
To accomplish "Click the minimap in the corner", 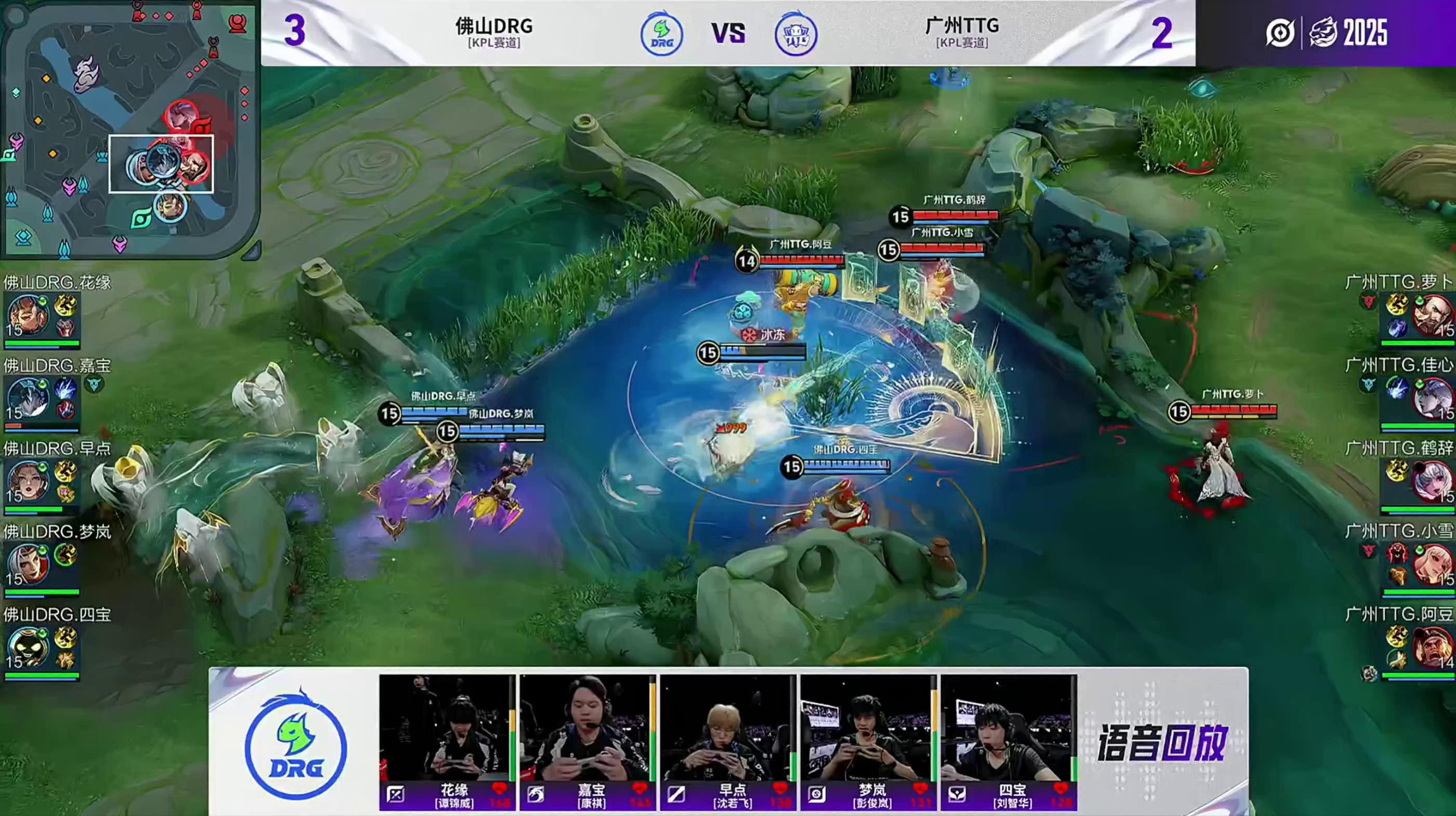I will tap(129, 129).
